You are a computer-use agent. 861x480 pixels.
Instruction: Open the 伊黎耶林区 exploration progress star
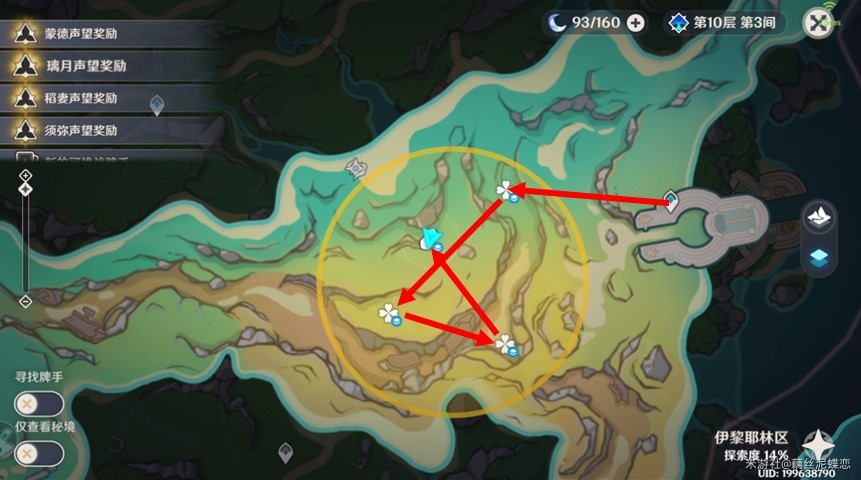818,444
